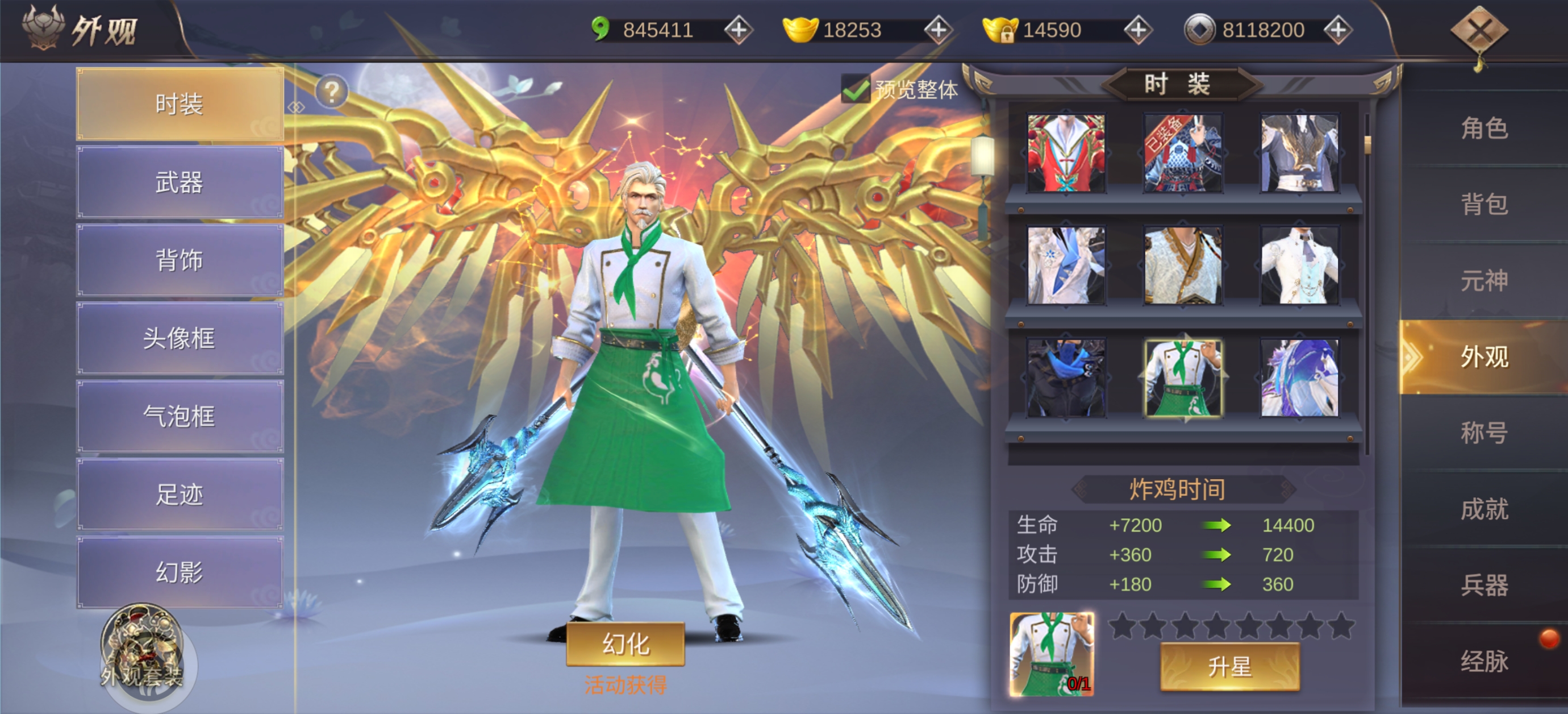Image resolution: width=1568 pixels, height=714 pixels.
Task: Open the 幻影 phantom category
Action: click(180, 572)
